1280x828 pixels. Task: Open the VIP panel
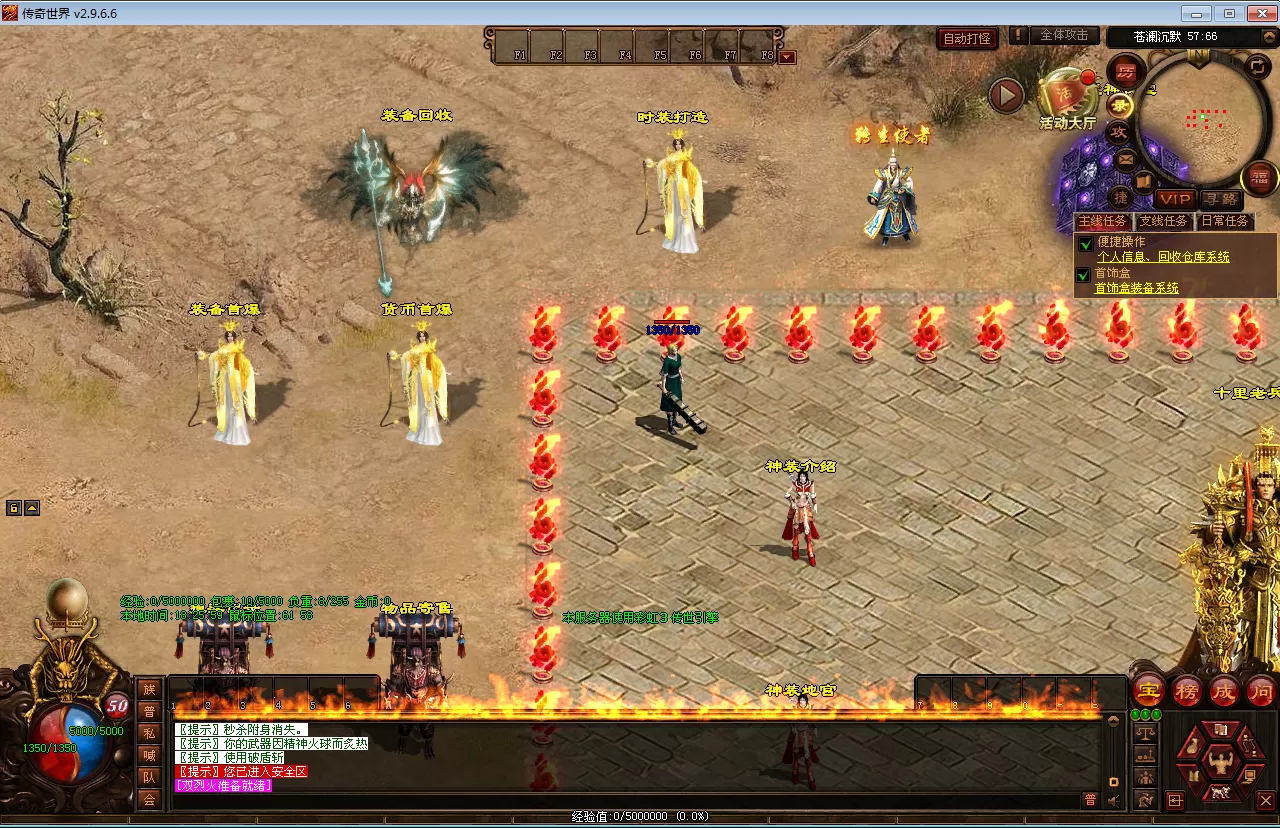point(1175,199)
